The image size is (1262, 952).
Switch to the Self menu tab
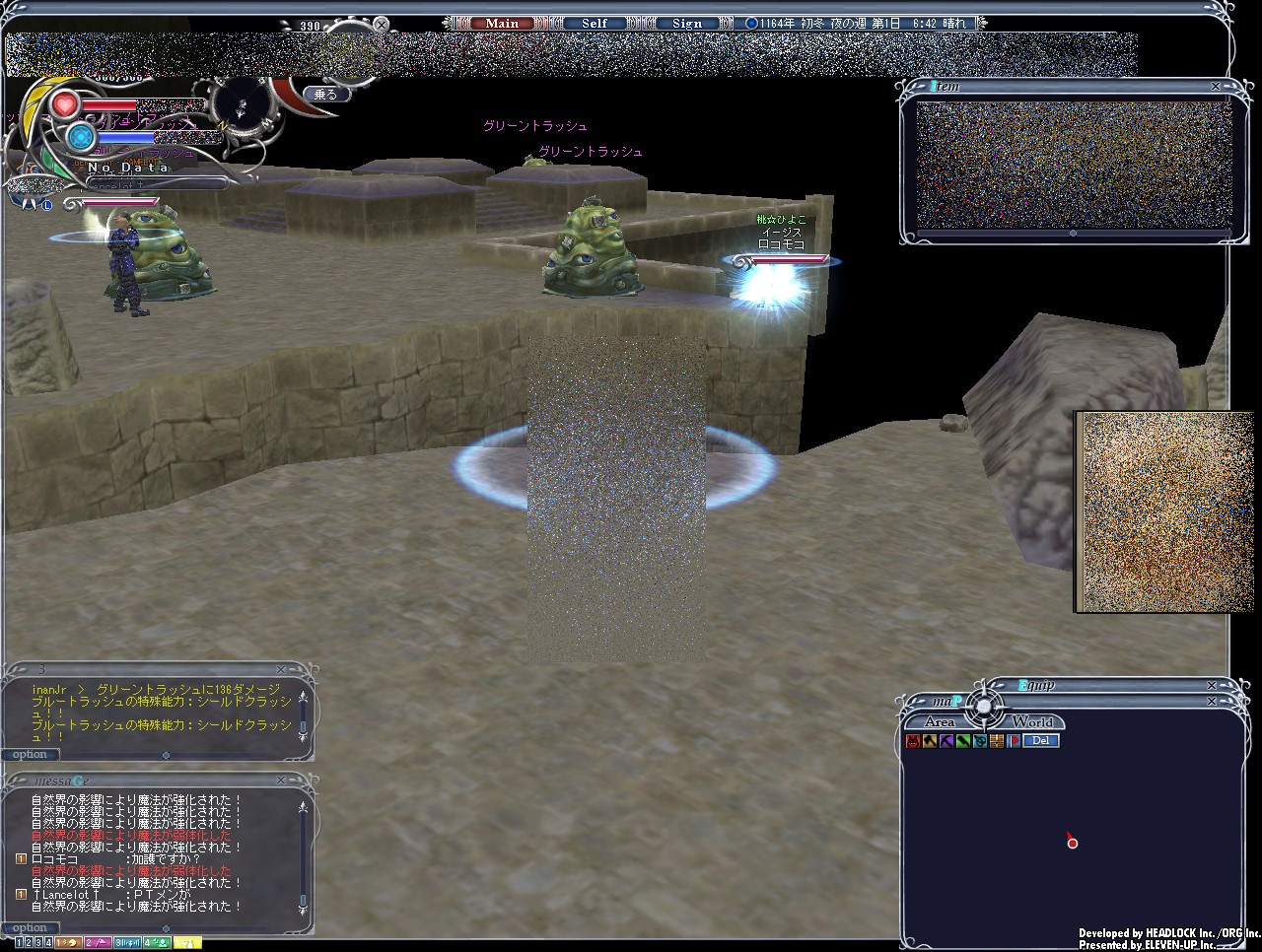click(x=595, y=24)
